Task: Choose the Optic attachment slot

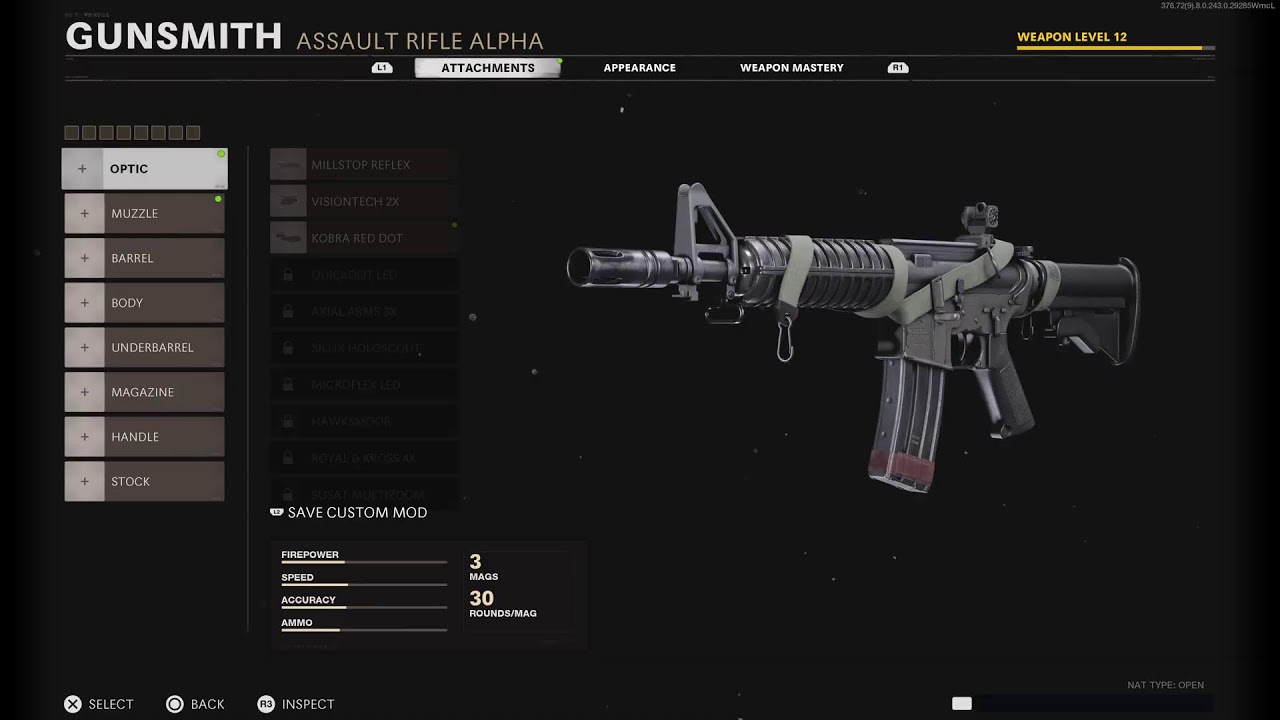Action: tap(145, 169)
